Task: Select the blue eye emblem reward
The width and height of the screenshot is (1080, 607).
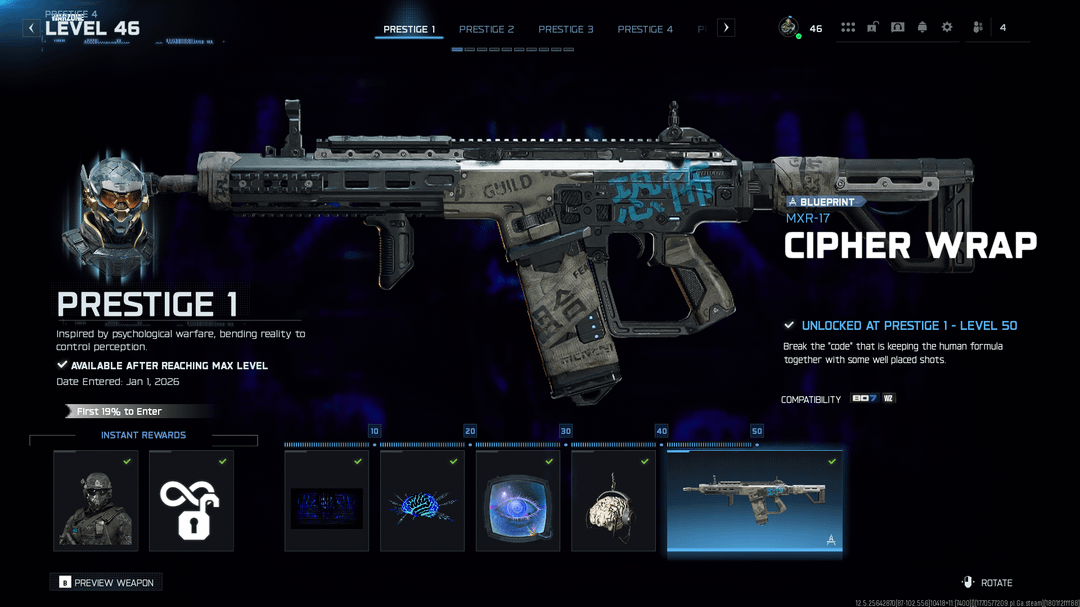Action: (517, 501)
